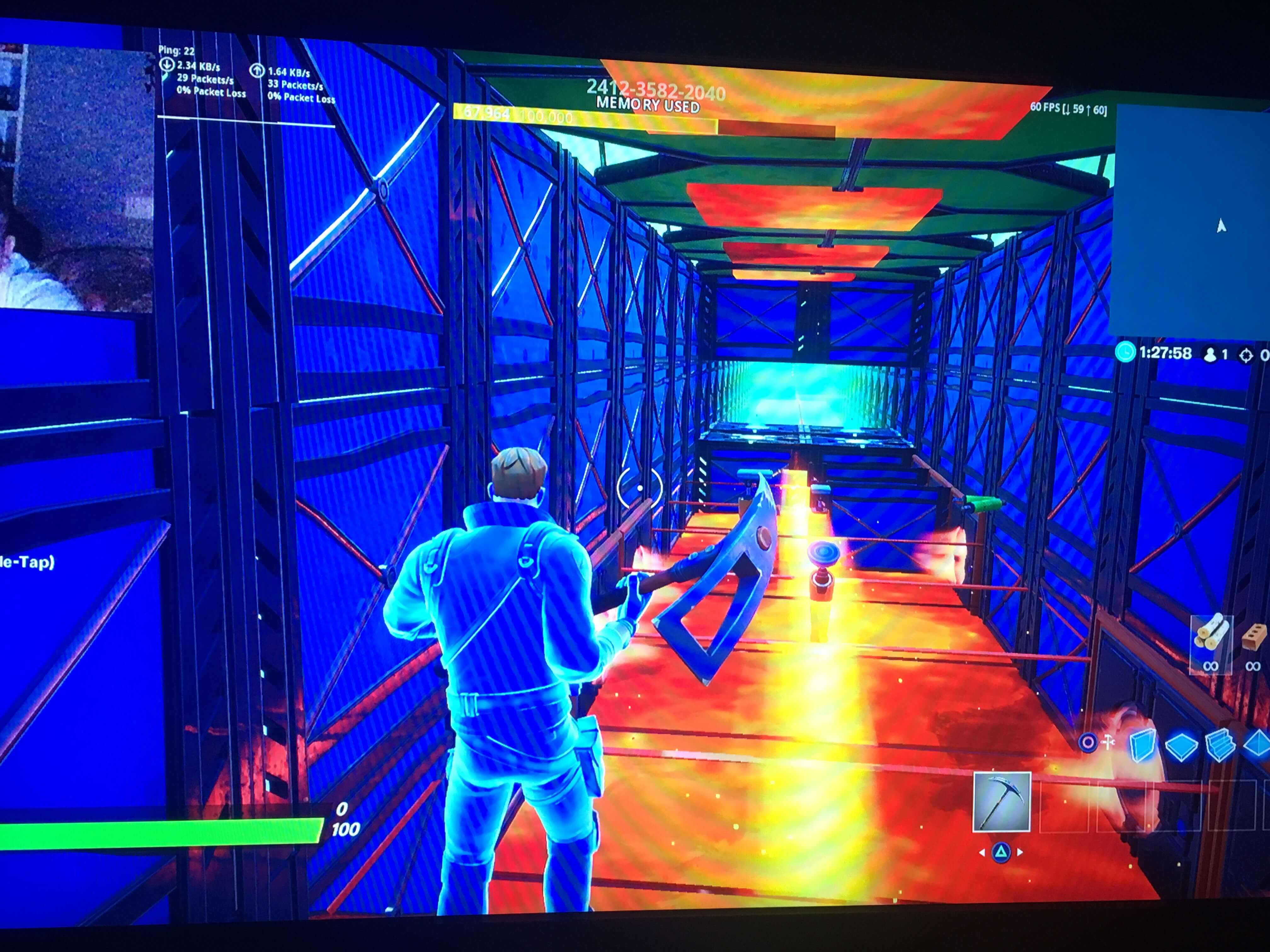1270x952 pixels.
Task: Click the match timer clock icon
Action: (1125, 353)
